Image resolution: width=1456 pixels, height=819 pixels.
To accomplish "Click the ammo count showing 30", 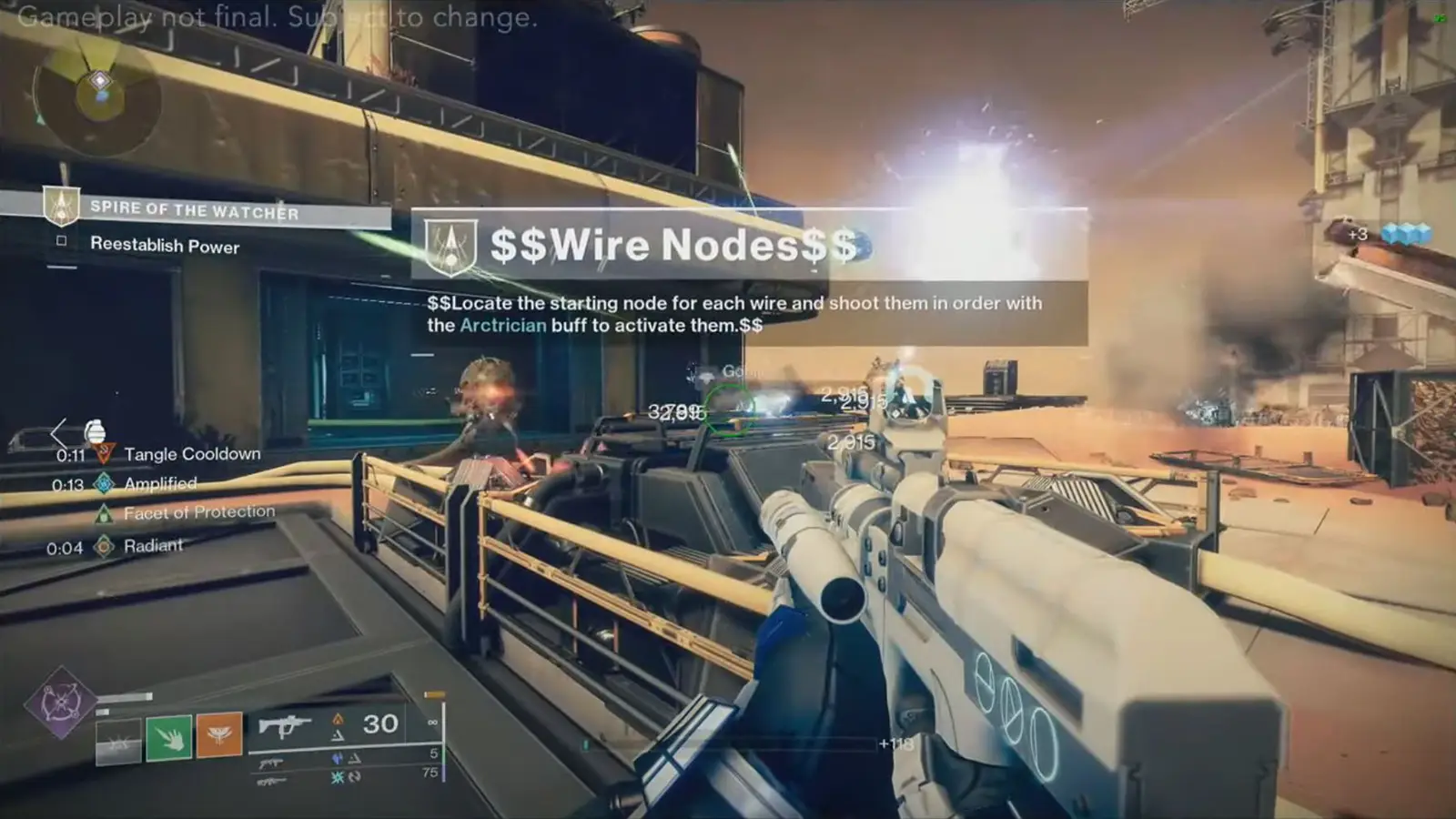I will pos(379,723).
